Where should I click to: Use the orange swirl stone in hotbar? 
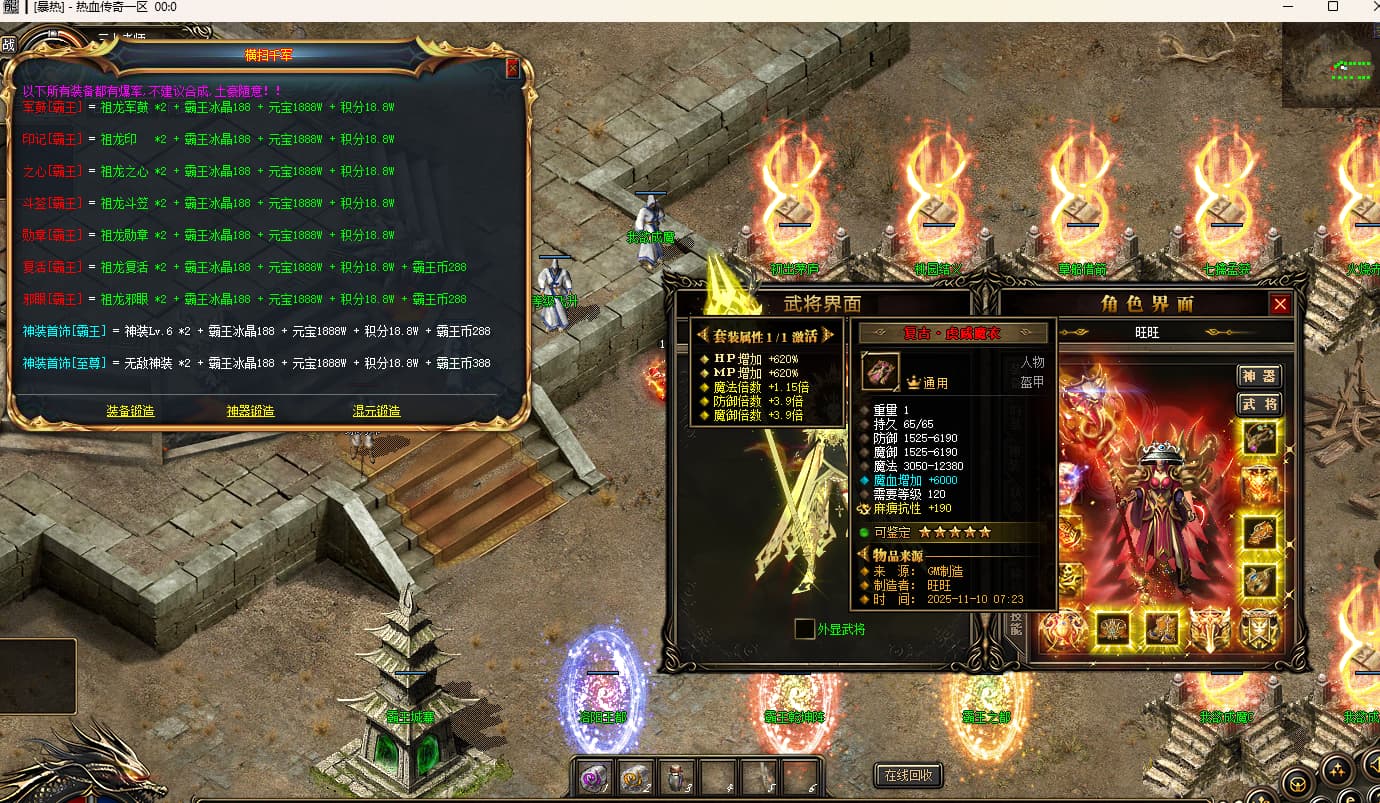click(636, 775)
